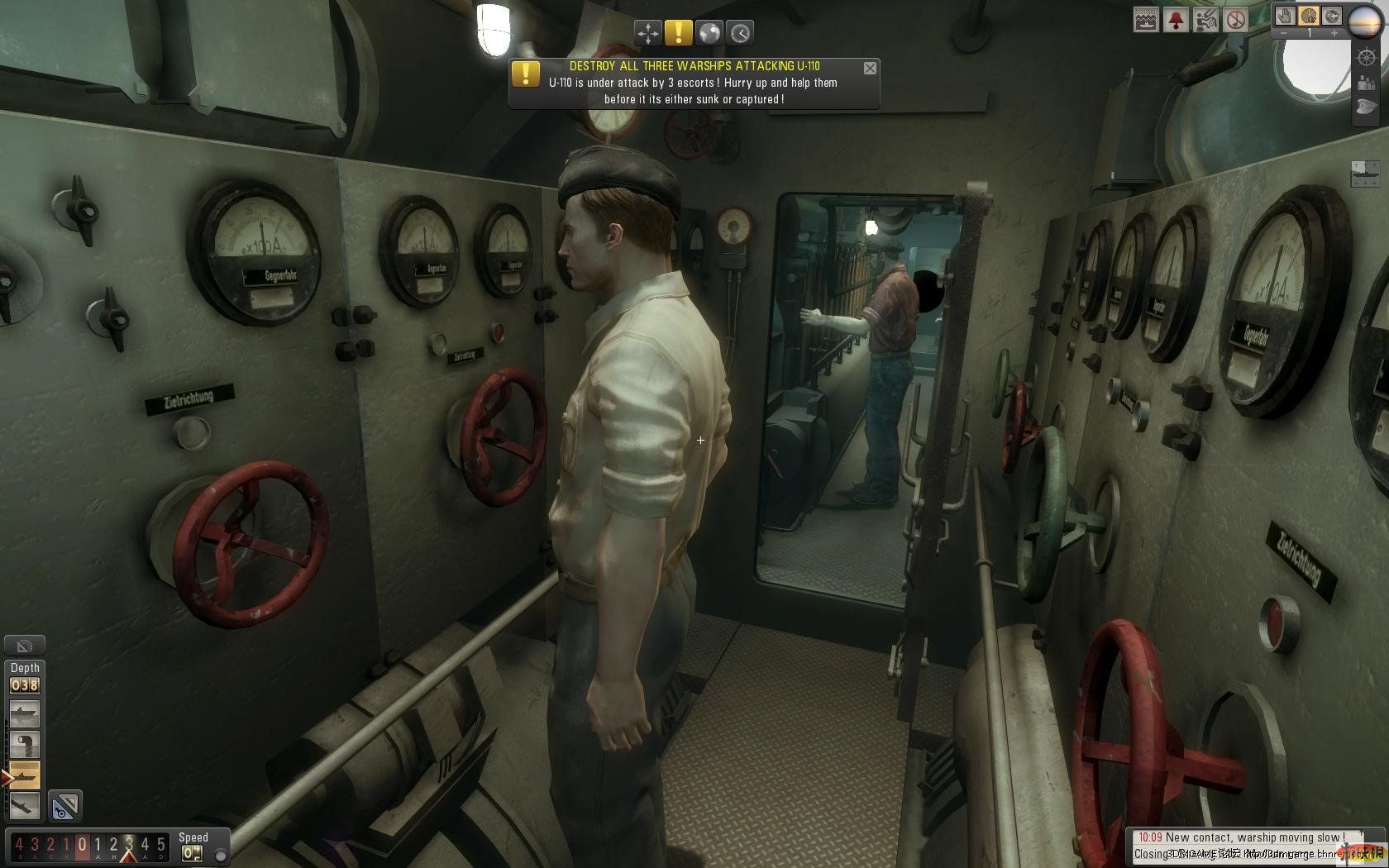The width and height of the screenshot is (1389, 868).
Task: Set engine telegraph to 0 stop
Action: [x=82, y=845]
